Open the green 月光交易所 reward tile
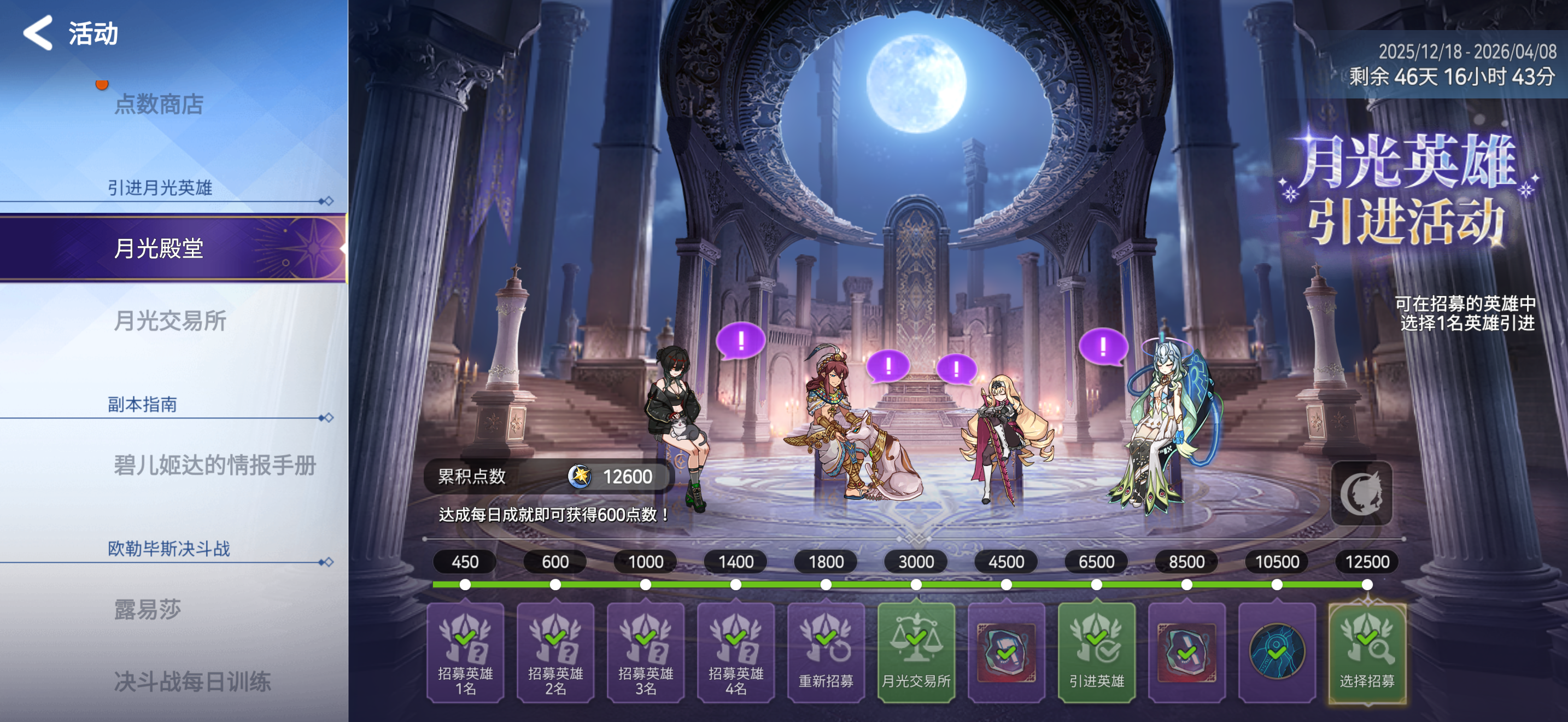Screen dimensions: 1568x722 pyautogui.click(x=915, y=653)
